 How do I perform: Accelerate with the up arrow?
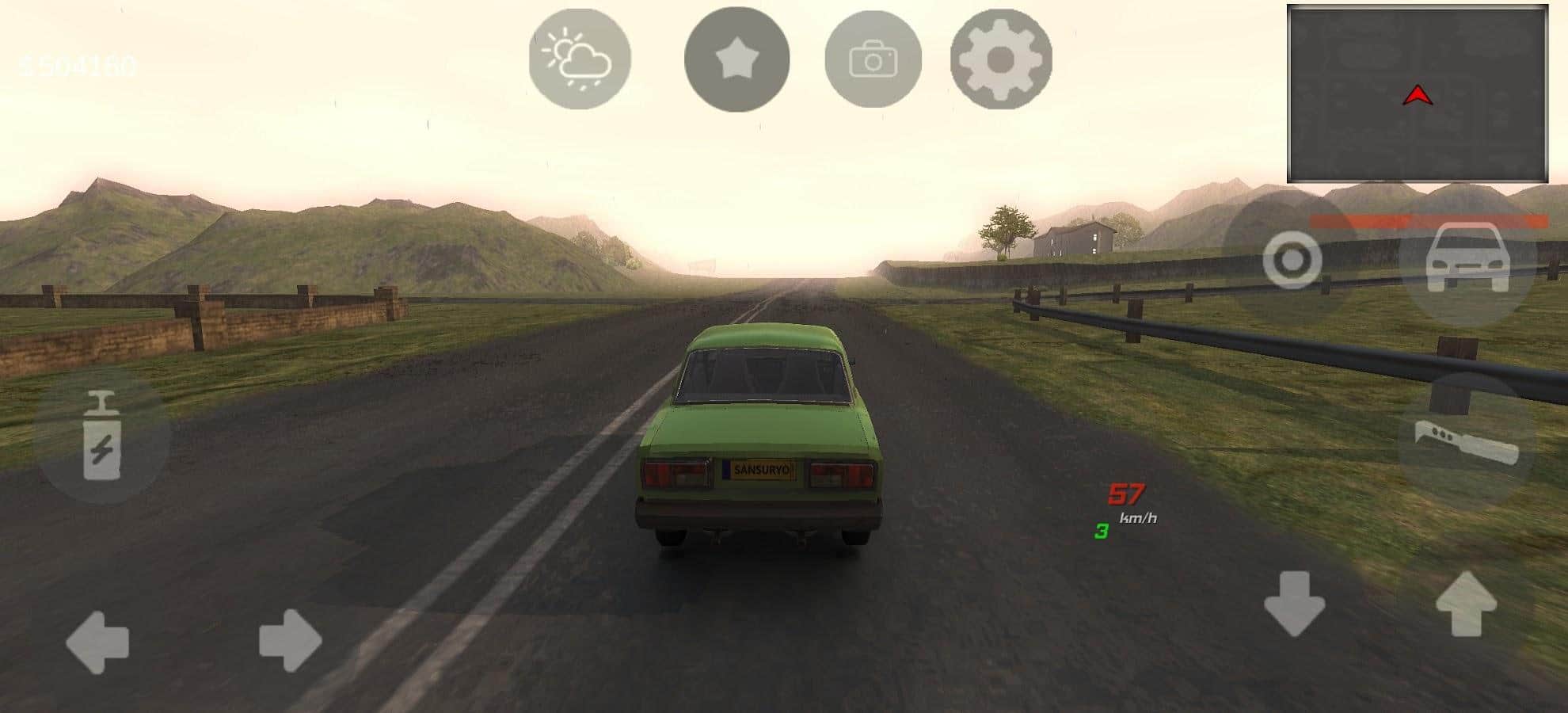tap(1466, 602)
